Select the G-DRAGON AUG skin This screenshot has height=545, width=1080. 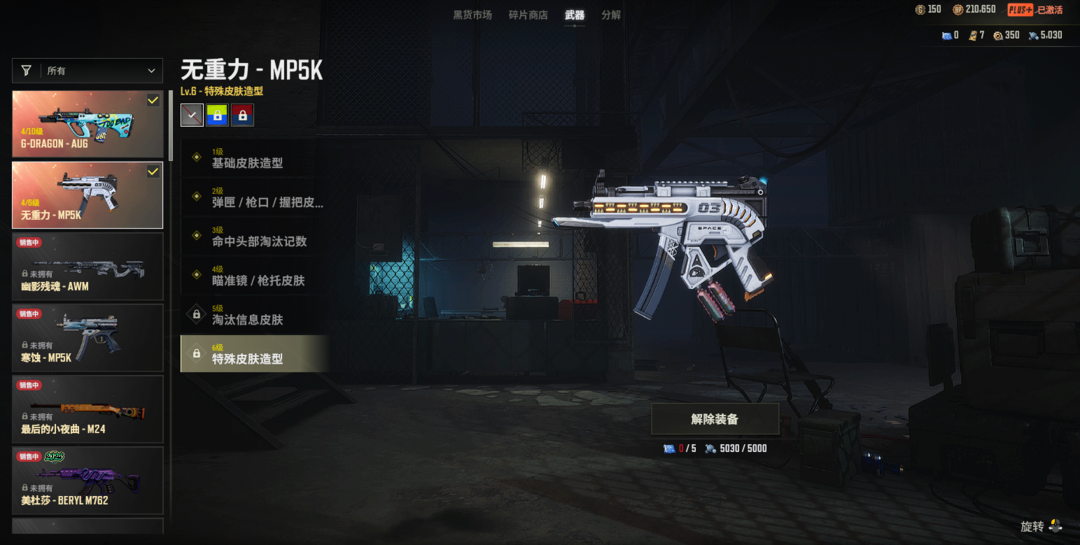coord(87,124)
